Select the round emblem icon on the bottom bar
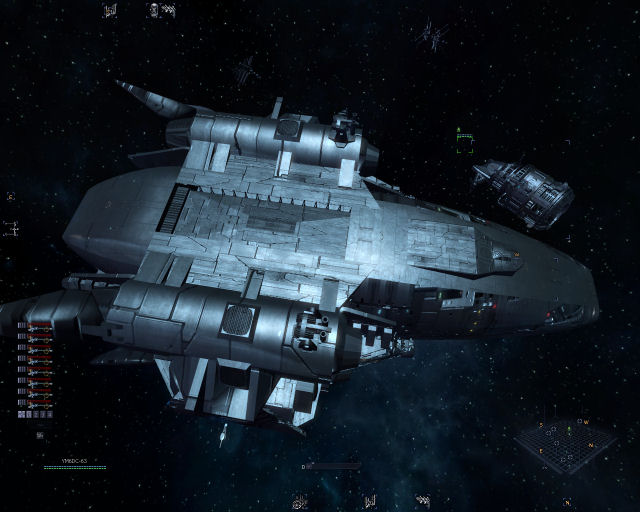 [299, 501]
